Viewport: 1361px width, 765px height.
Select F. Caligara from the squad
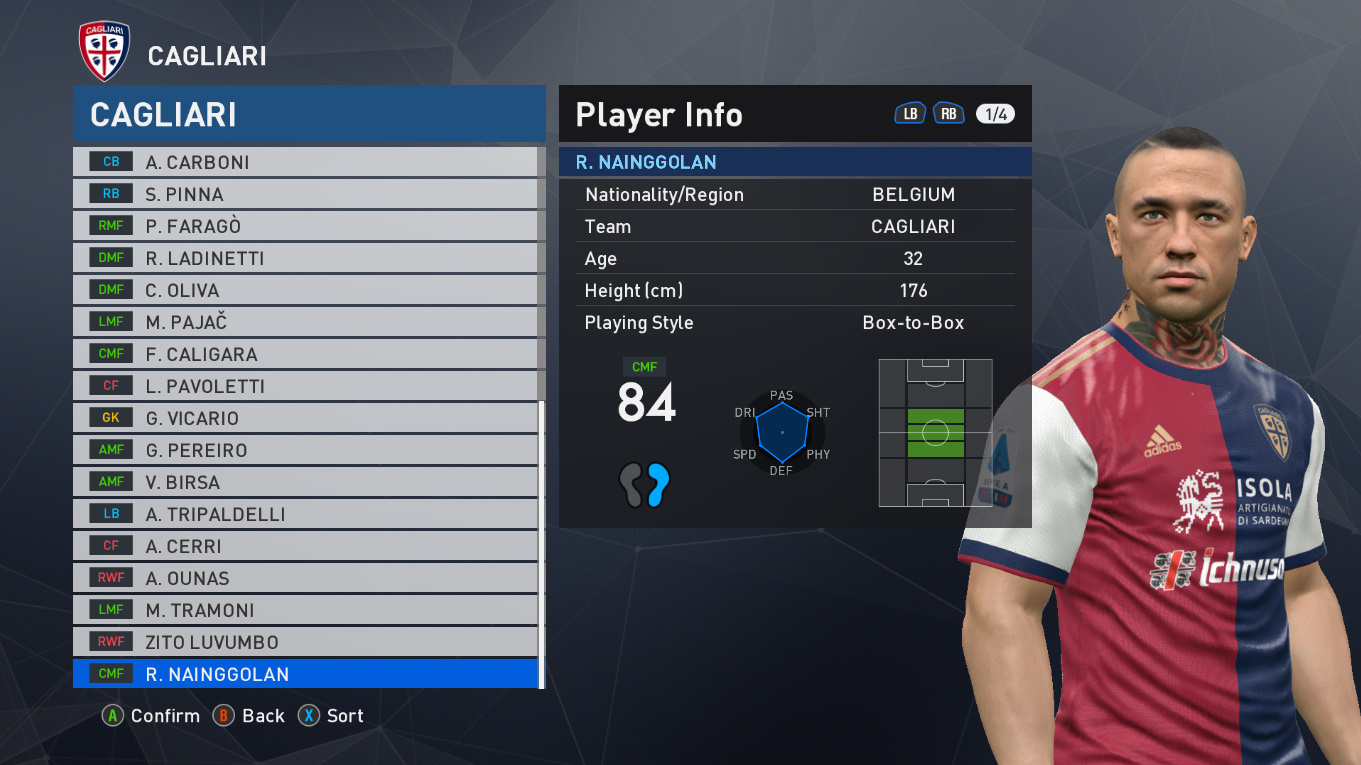[305, 354]
